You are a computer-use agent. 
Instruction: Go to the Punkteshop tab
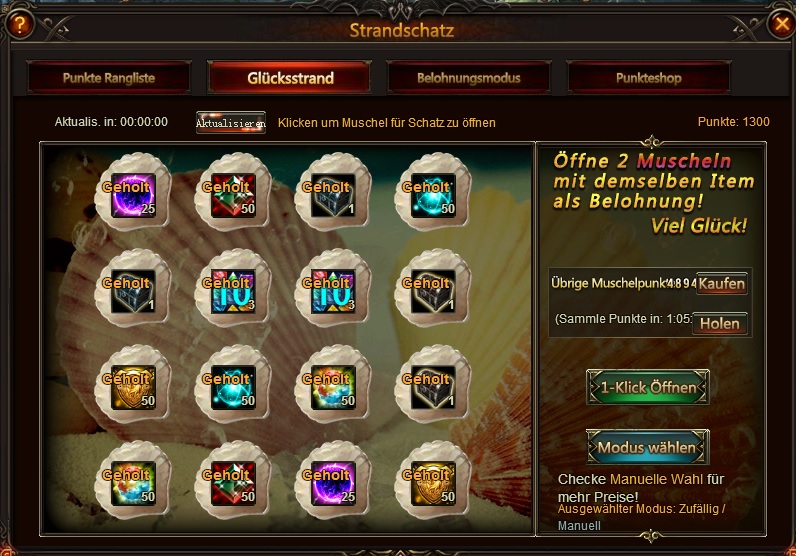tap(648, 77)
